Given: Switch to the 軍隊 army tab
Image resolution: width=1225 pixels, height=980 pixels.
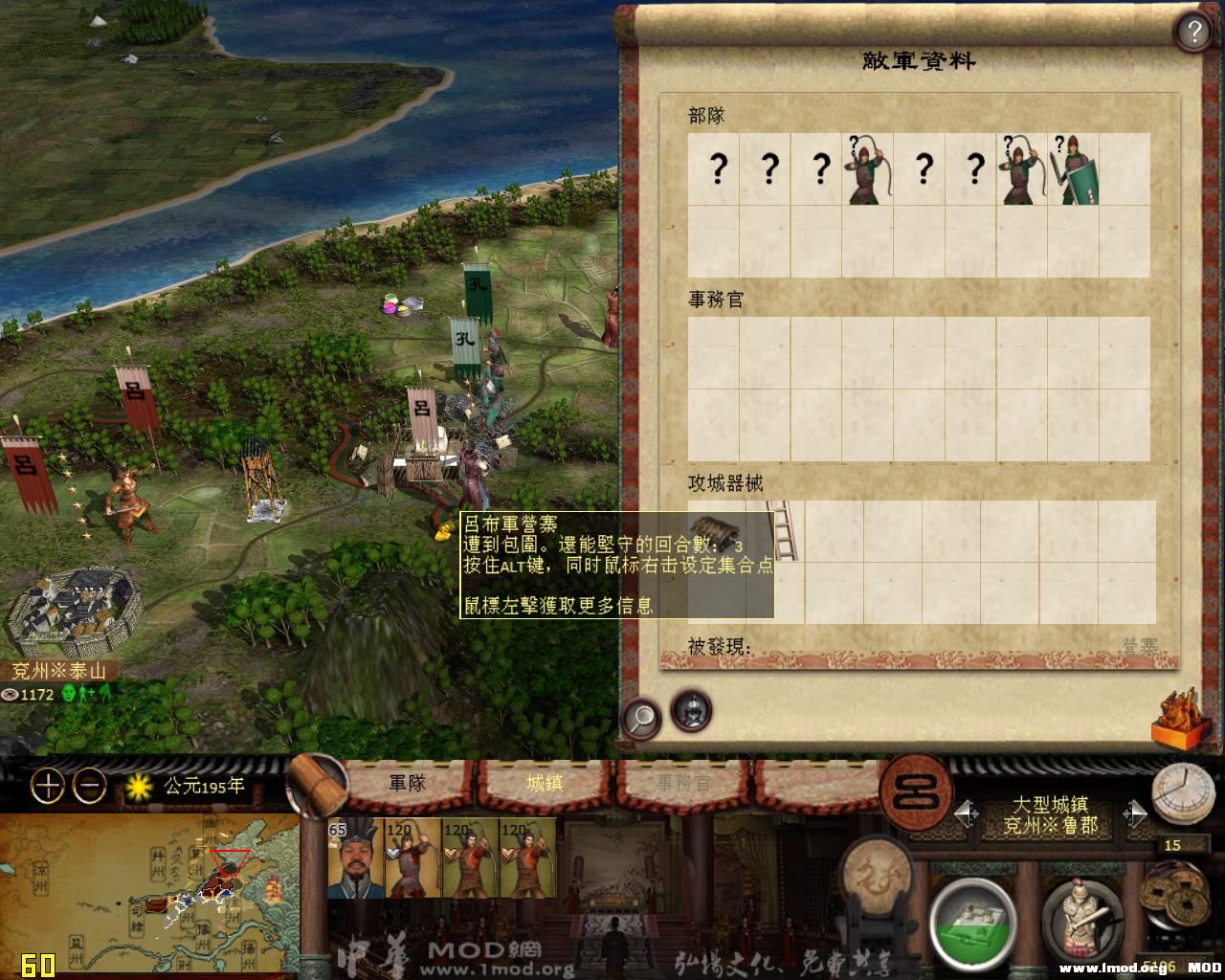Looking at the screenshot, I should point(407,783).
